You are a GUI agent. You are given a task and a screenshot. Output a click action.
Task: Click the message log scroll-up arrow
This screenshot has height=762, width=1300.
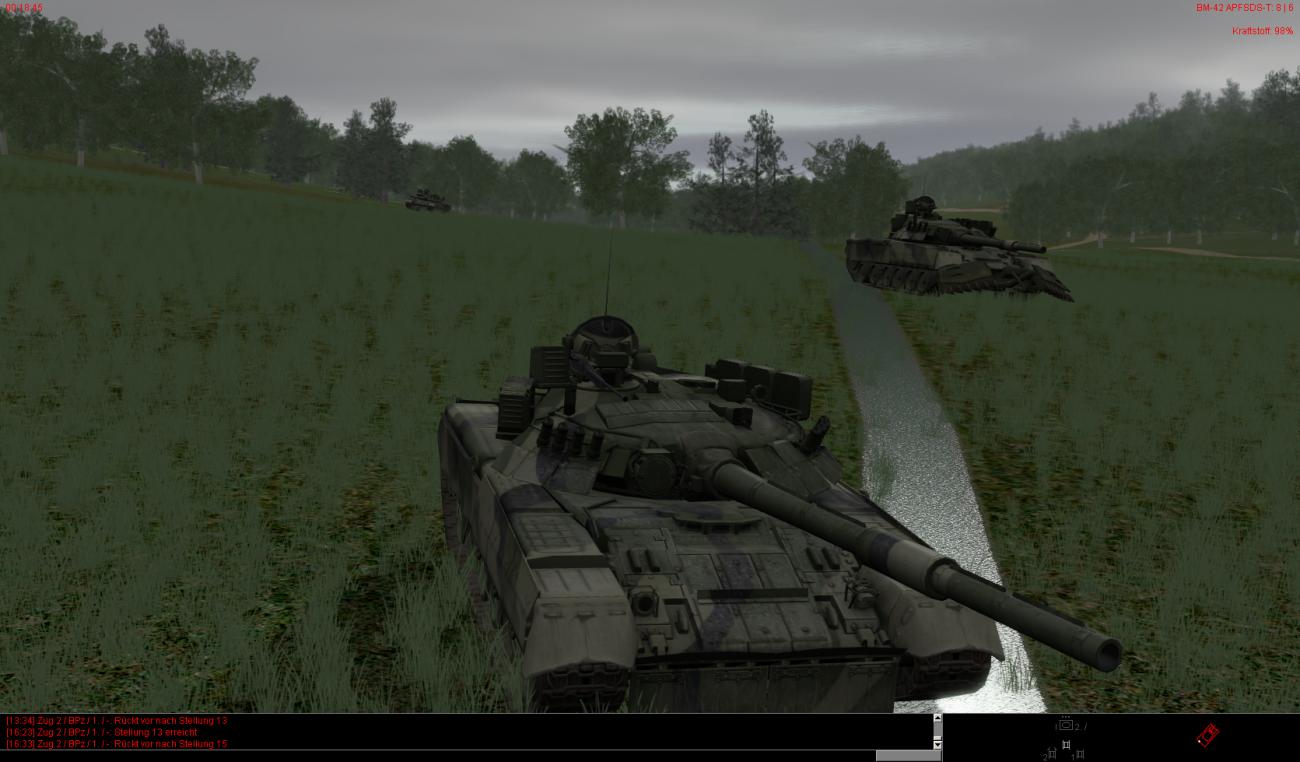[937, 718]
